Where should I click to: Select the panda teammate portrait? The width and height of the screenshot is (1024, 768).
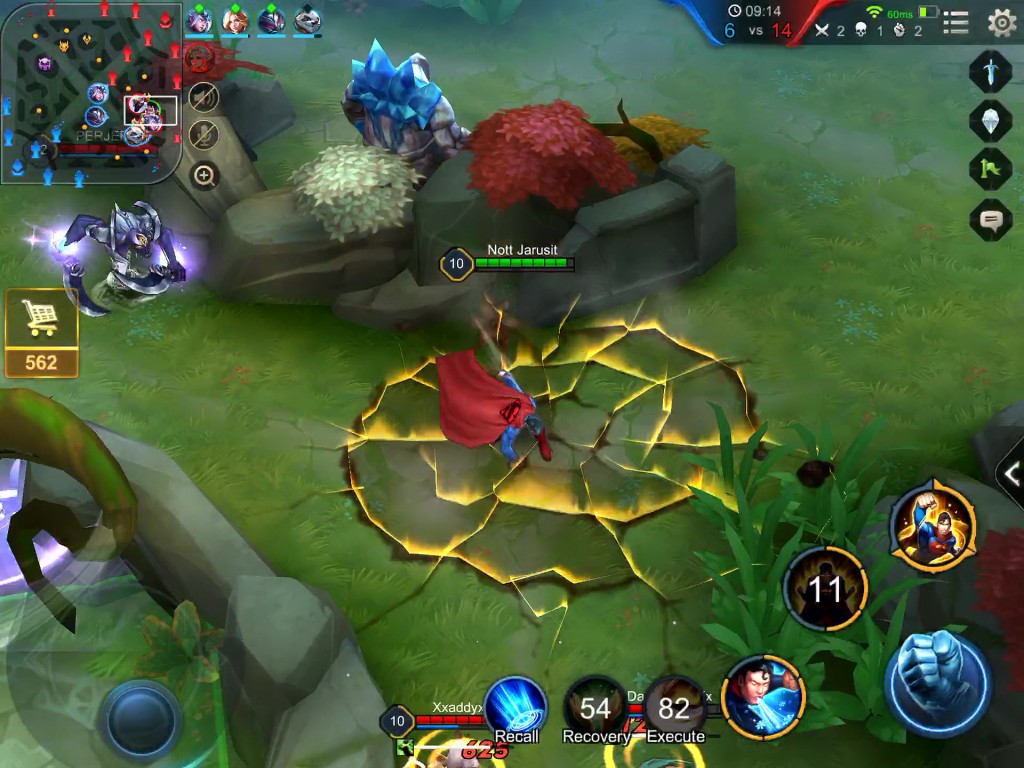coord(307,20)
